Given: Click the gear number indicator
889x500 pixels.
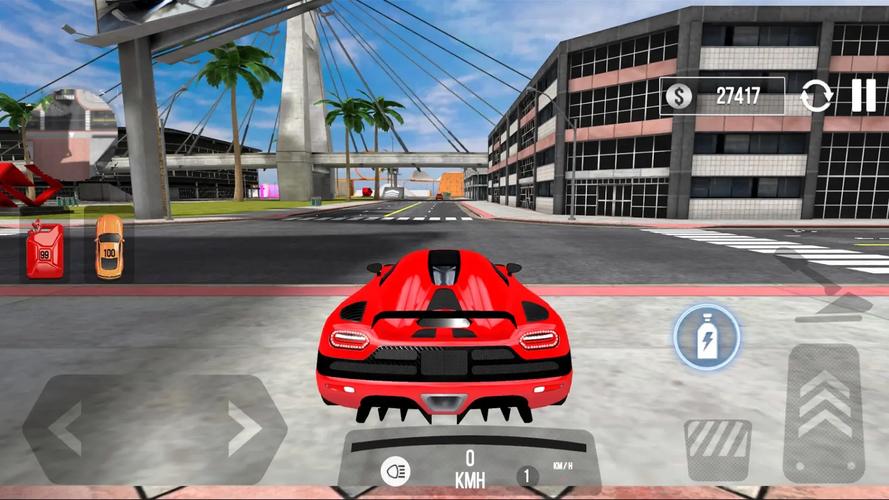Looking at the screenshot, I should click(526, 477).
